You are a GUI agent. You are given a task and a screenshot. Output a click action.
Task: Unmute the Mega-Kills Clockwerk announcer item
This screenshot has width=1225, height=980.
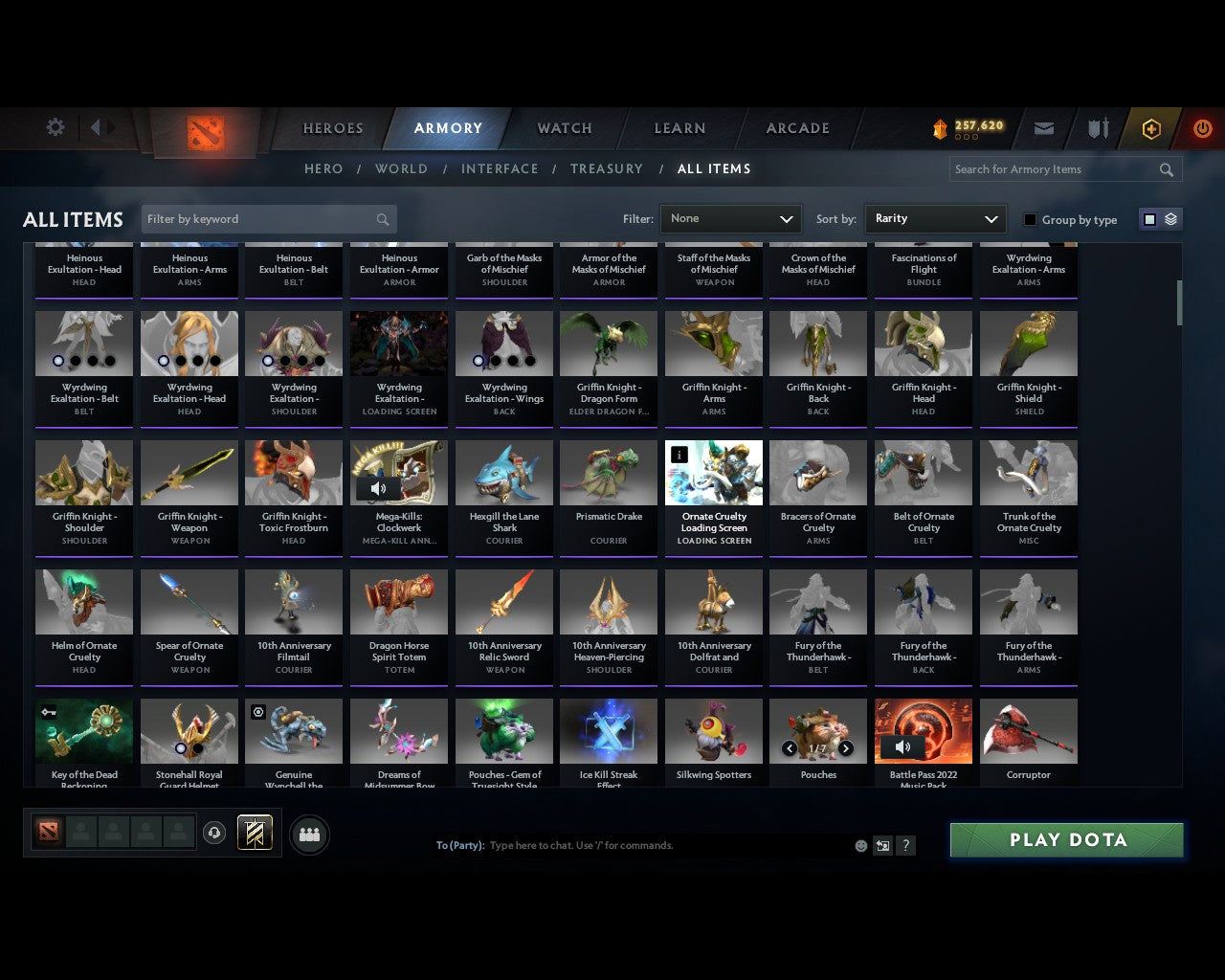tap(378, 488)
